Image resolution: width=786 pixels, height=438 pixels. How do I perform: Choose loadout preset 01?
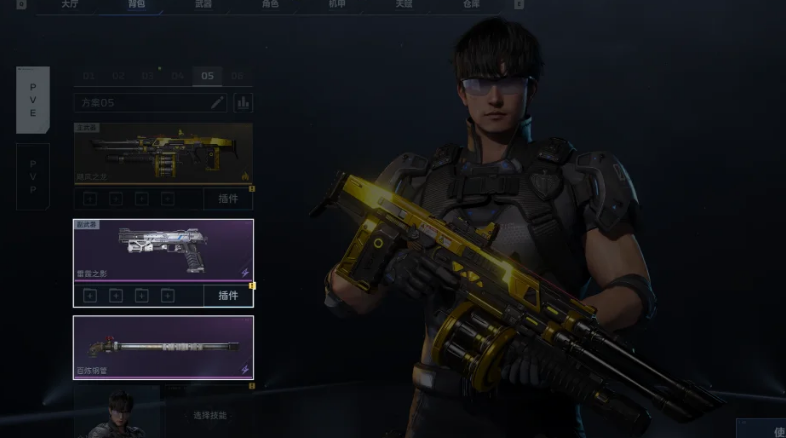89,76
